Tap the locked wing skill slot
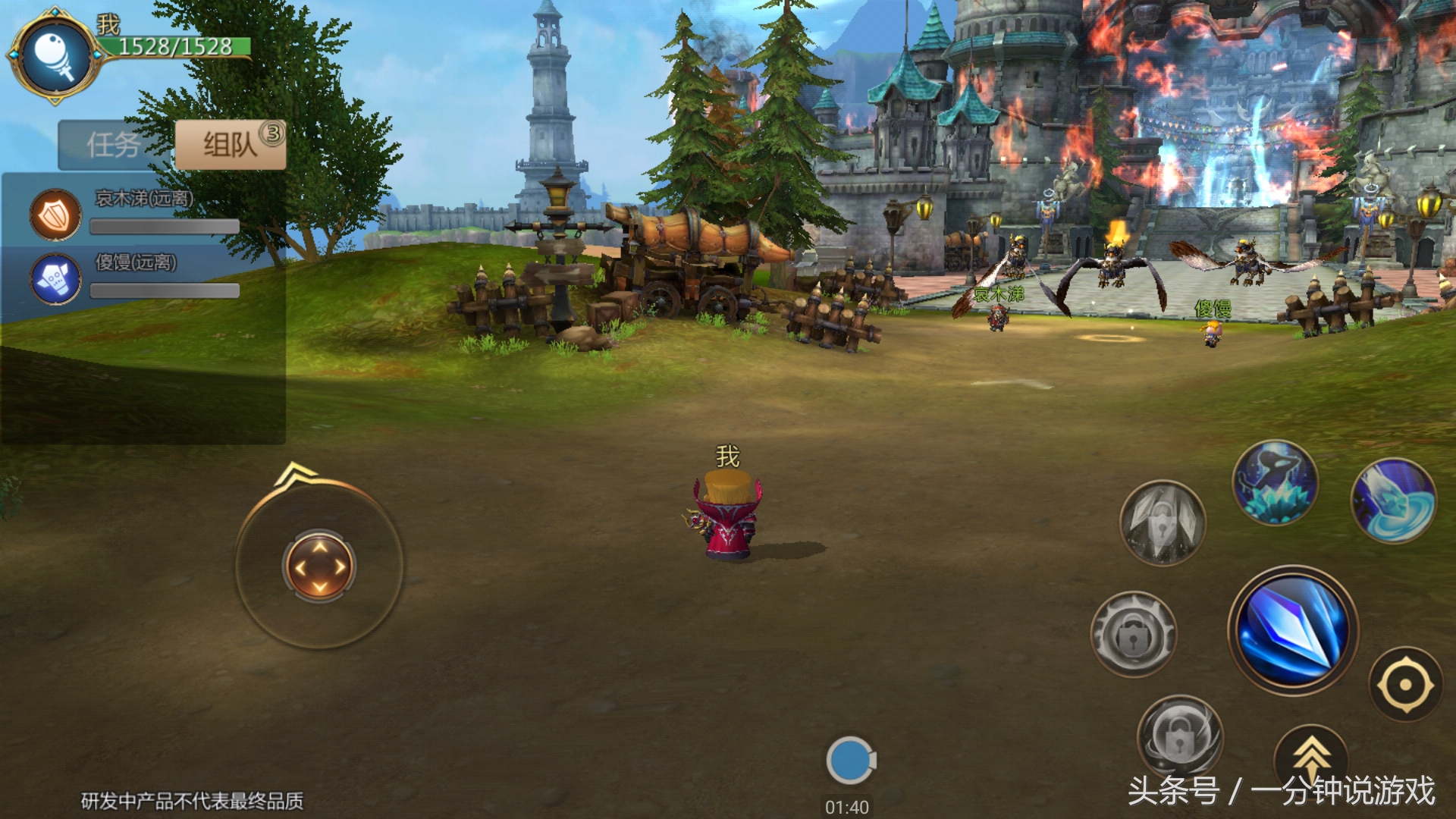Screen dimensions: 1456x819 1162,522
